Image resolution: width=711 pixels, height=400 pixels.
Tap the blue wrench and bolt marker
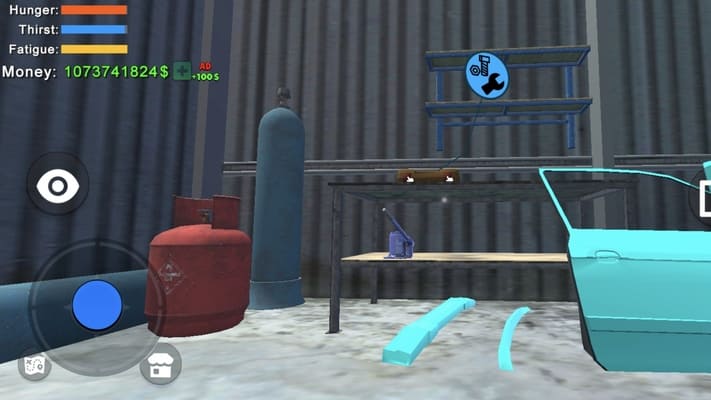(487, 76)
